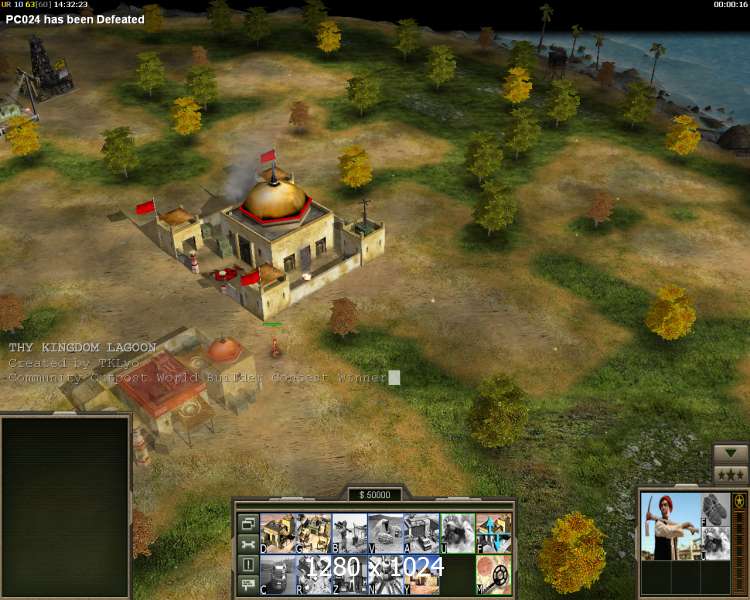This screenshot has height=600, width=750.
Task: Build the Stinger Site (B)
Action: pos(350,533)
